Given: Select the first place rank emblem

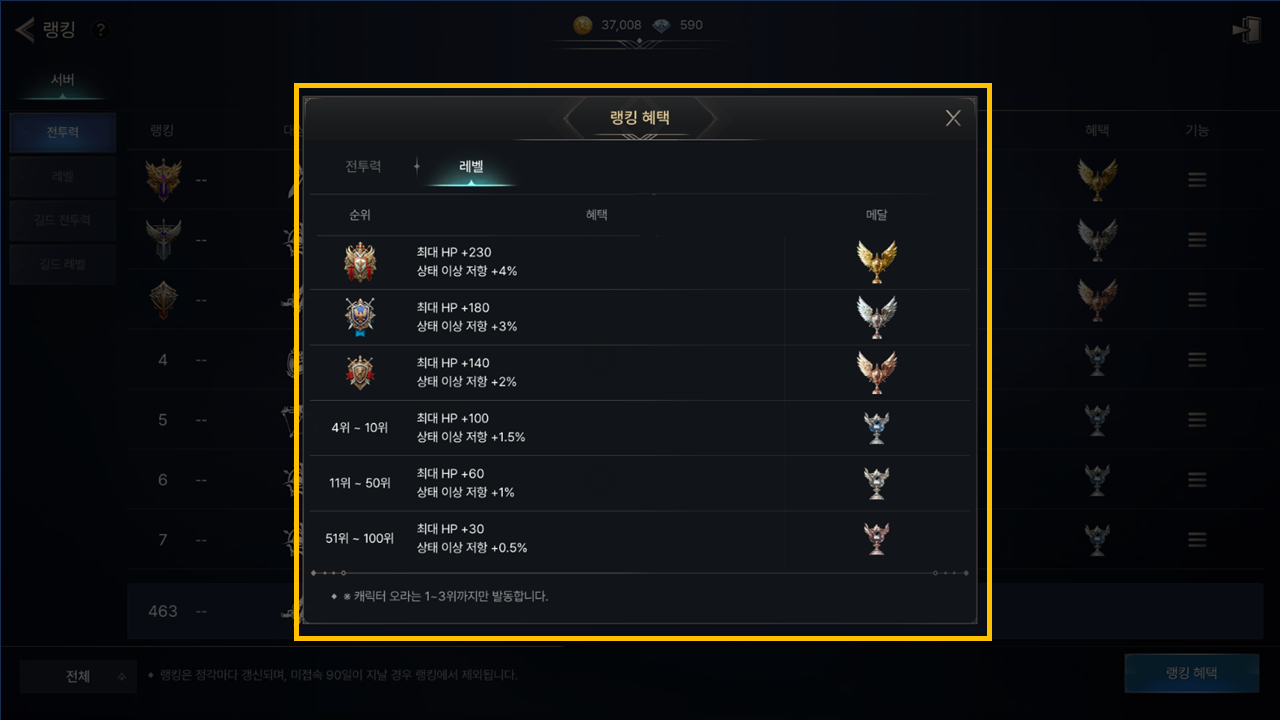Looking at the screenshot, I should point(360,262).
